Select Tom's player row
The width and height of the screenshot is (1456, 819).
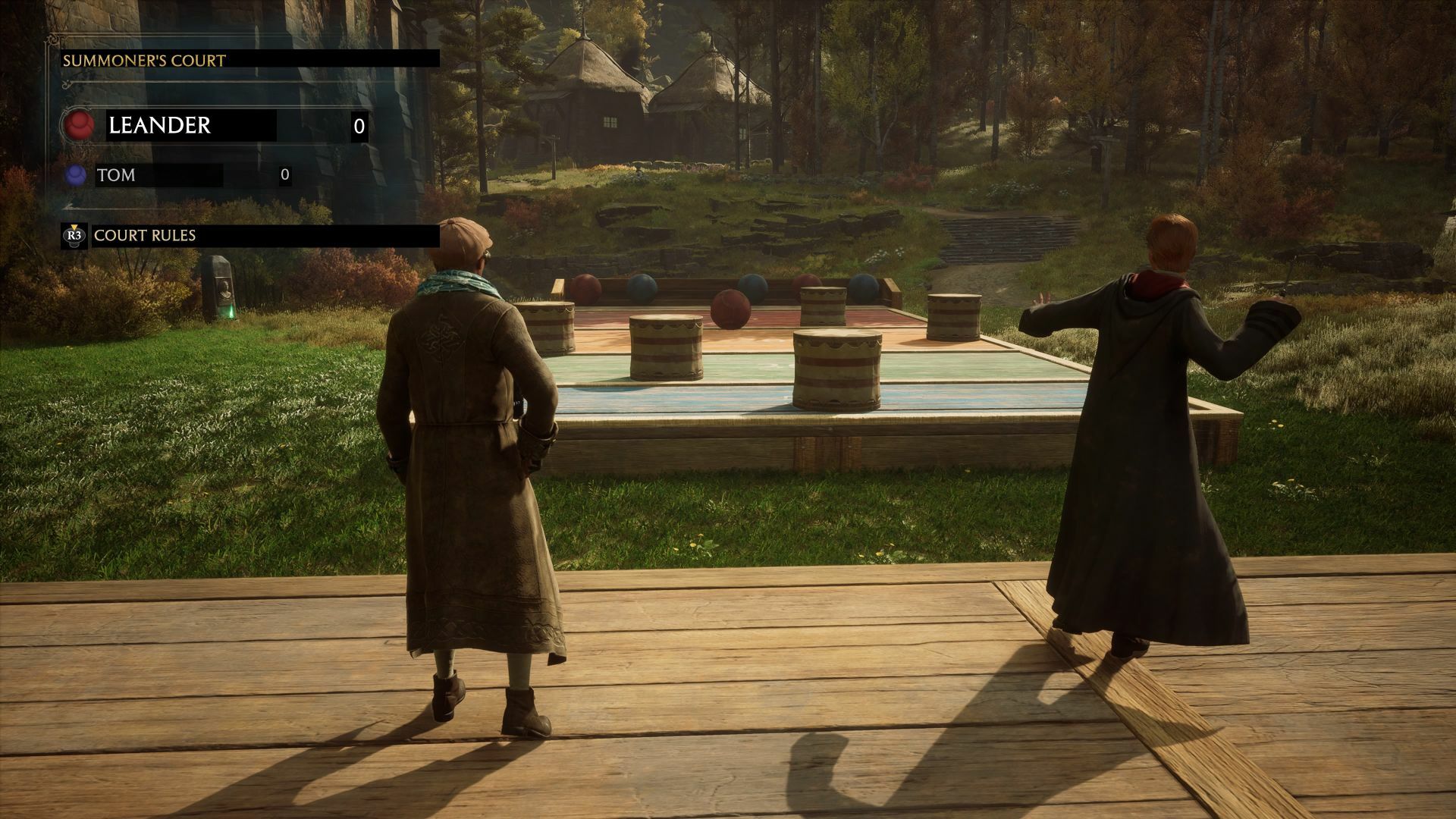(159, 175)
